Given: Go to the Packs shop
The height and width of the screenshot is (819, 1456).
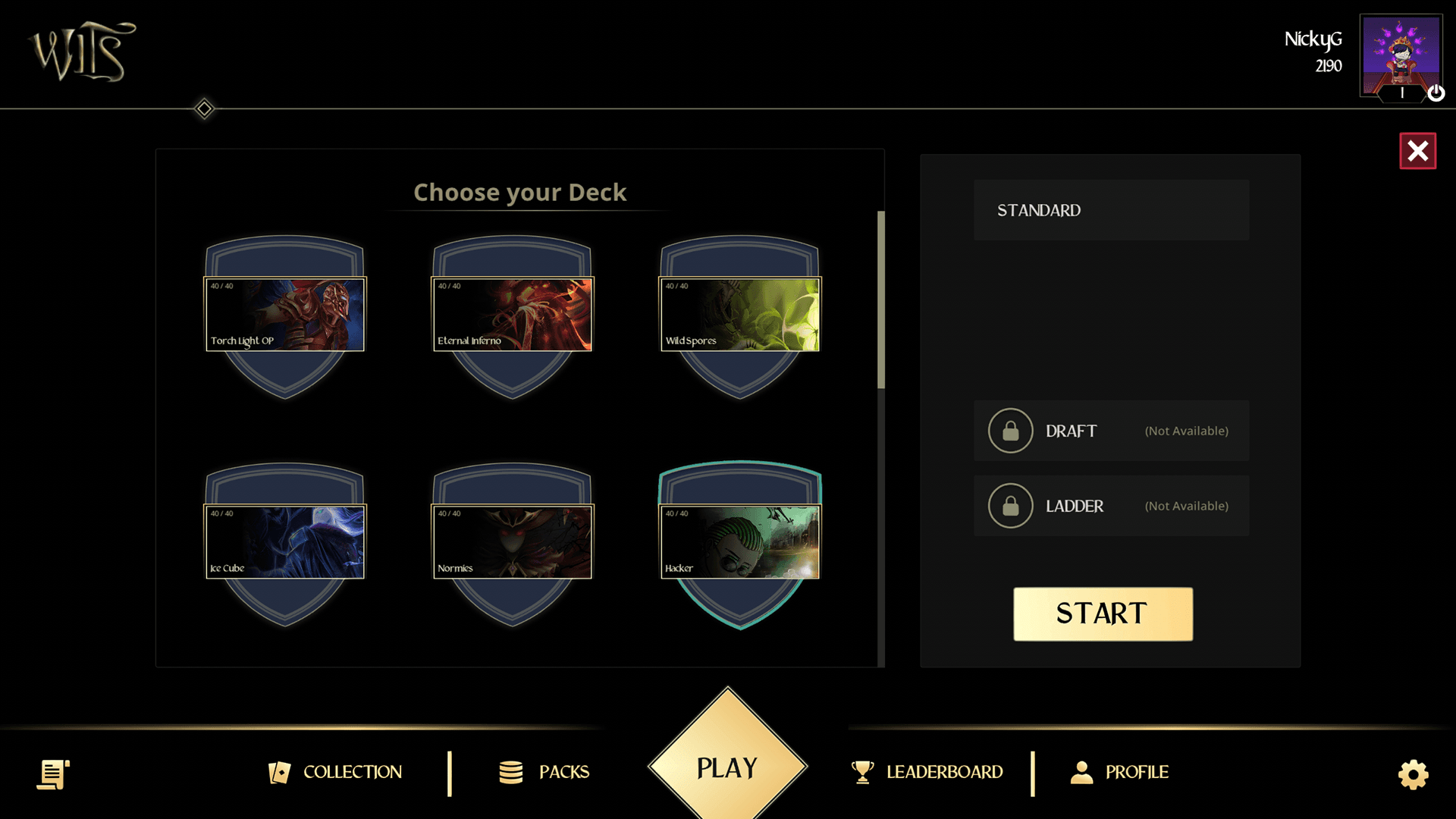Looking at the screenshot, I should point(544,772).
